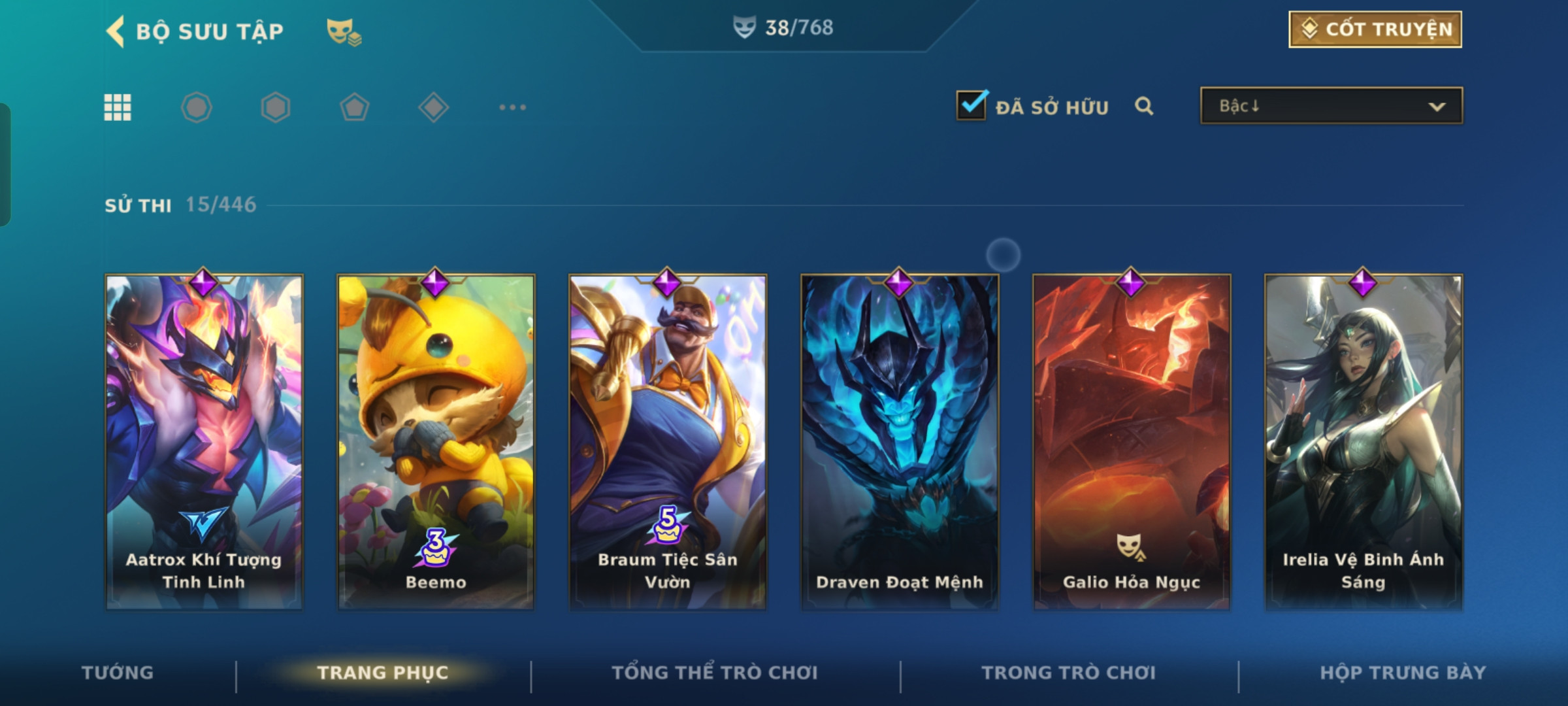
Task: Go to the Hộp Trưng Bày tab
Action: click(x=1403, y=673)
